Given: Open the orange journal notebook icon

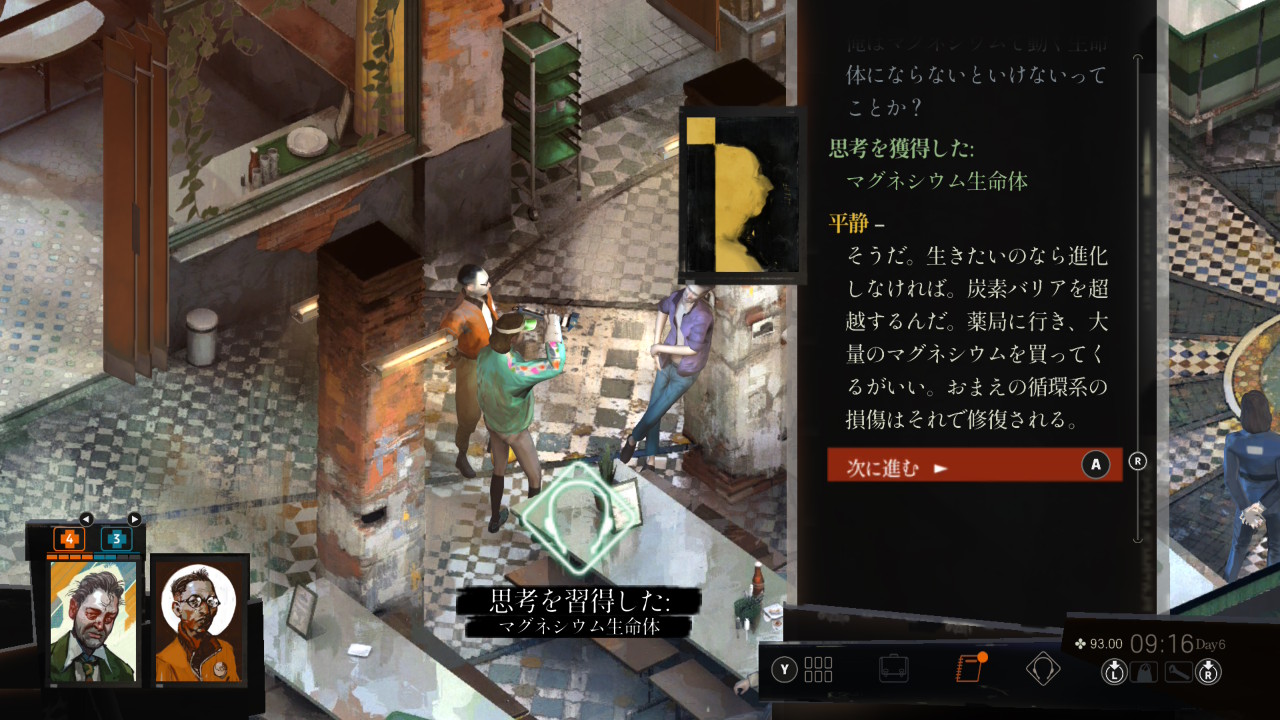Looking at the screenshot, I should [969, 668].
